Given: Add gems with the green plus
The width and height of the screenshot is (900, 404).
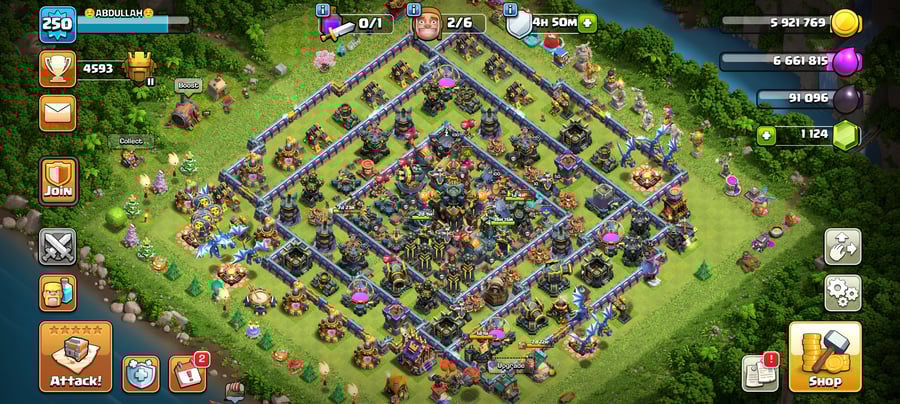Looking at the screenshot, I should pyautogui.click(x=767, y=135).
